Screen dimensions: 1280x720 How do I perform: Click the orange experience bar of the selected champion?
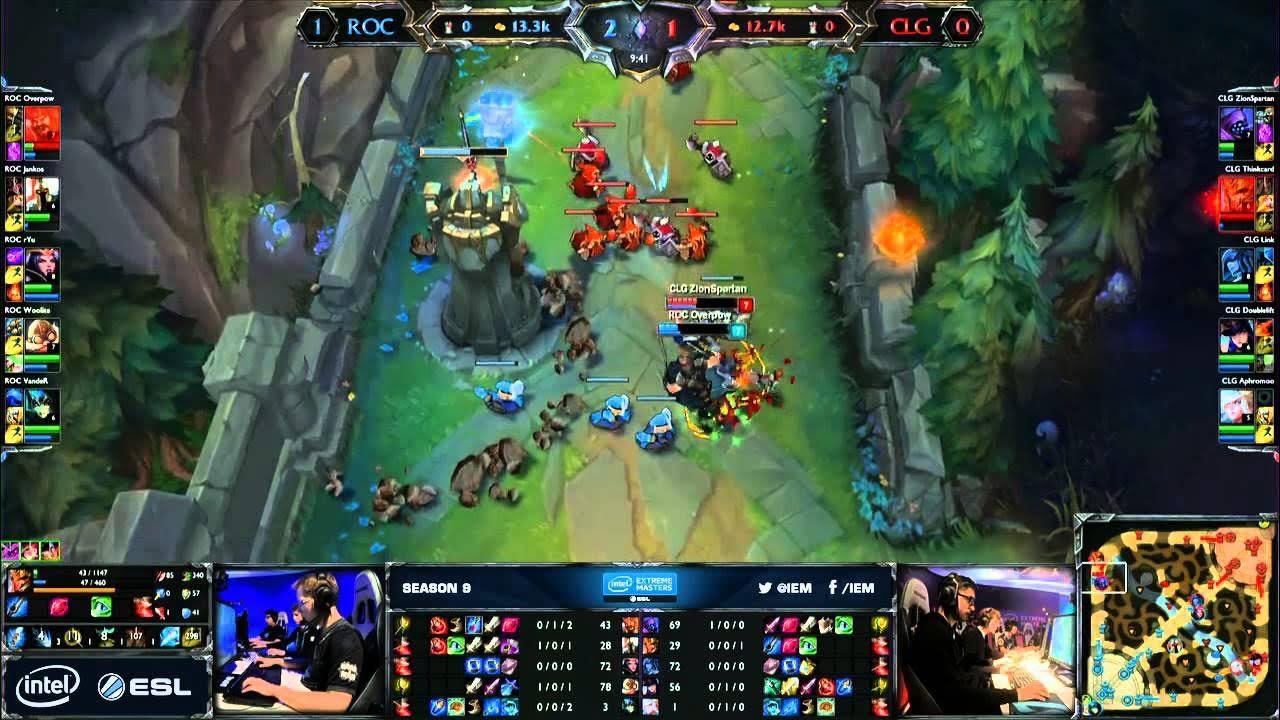click(73, 589)
